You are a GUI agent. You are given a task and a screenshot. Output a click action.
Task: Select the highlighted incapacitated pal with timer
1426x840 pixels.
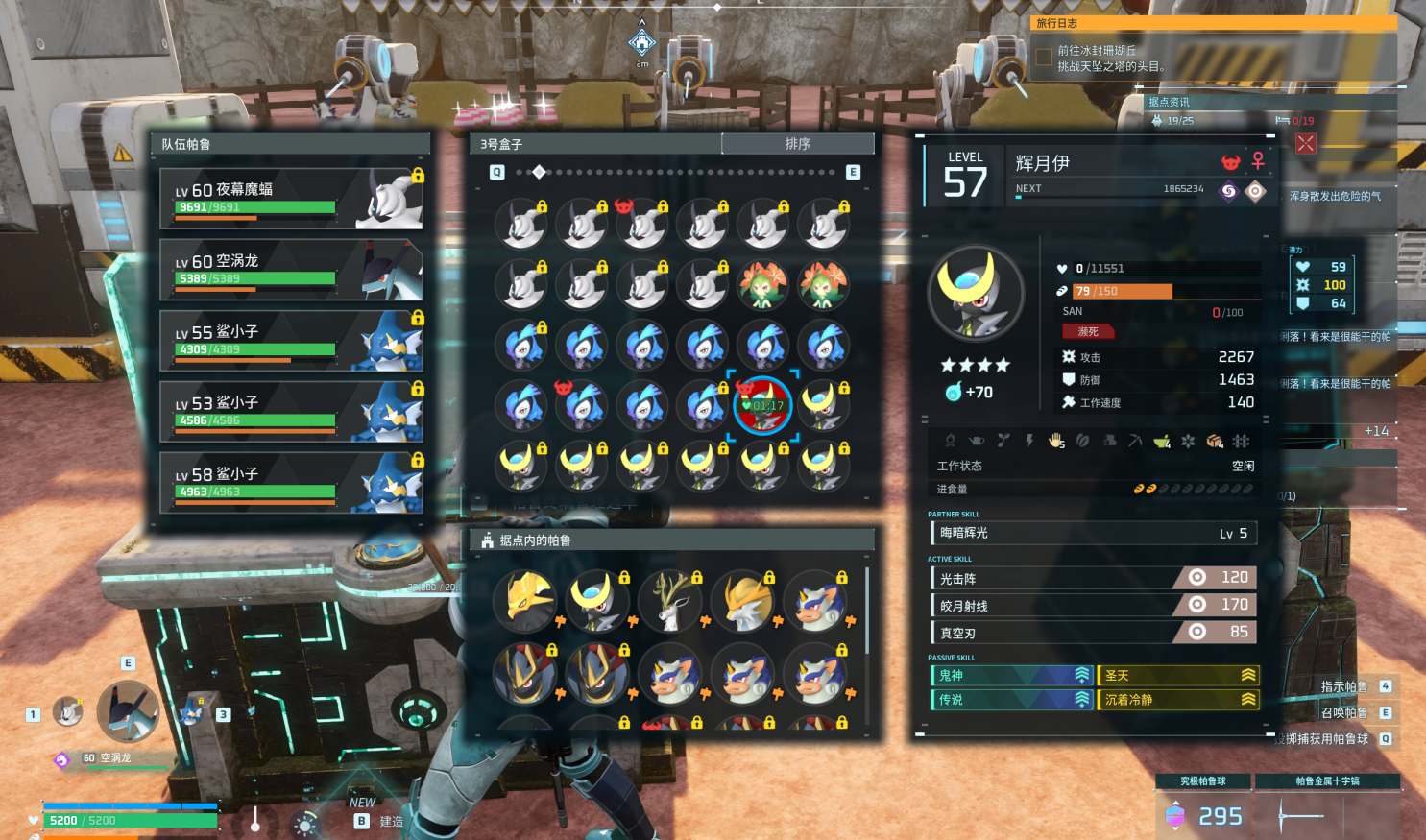click(763, 405)
